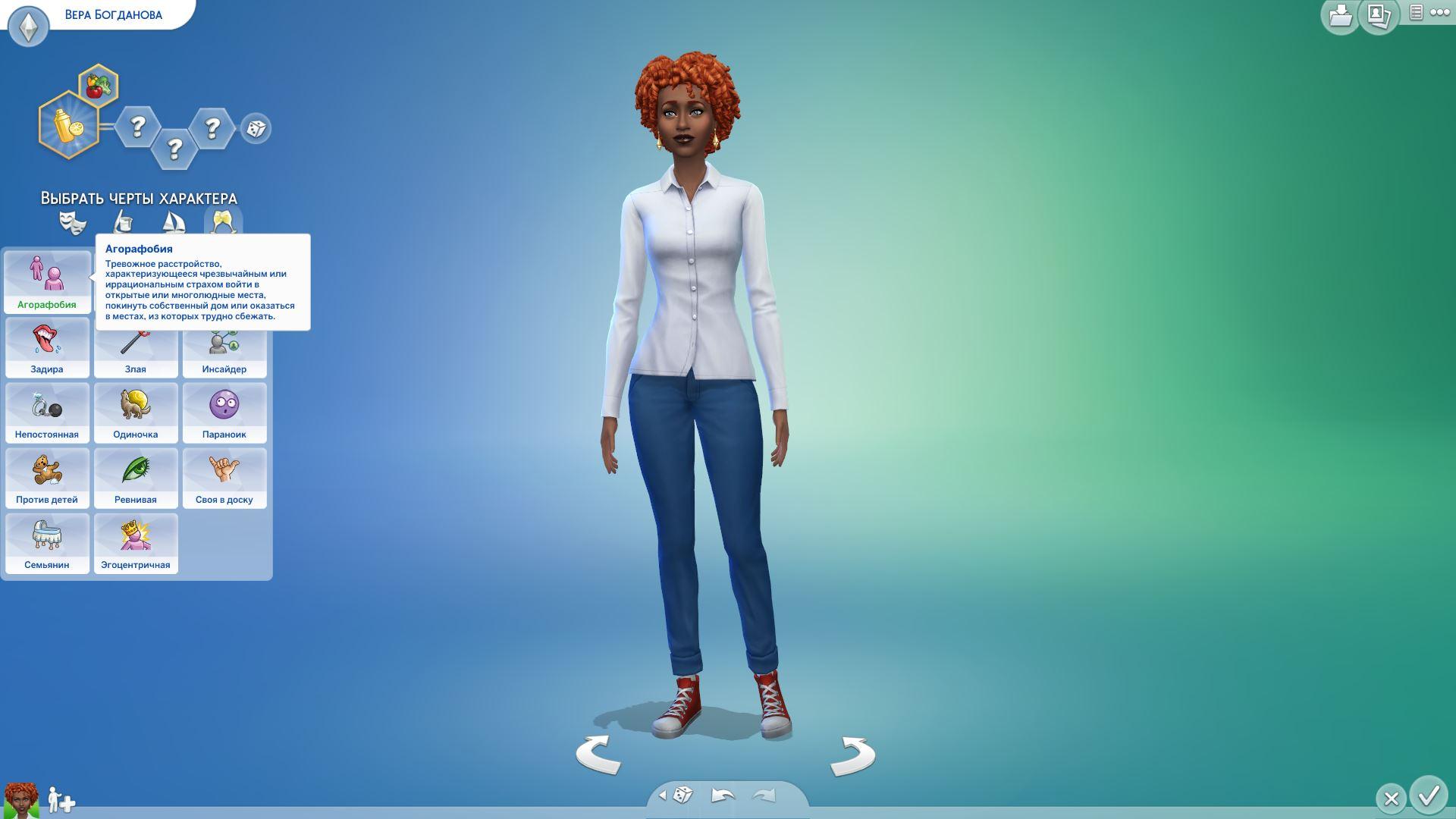Choose the Непостоянная trait tile
Screen dimensions: 1456x819
click(x=47, y=413)
